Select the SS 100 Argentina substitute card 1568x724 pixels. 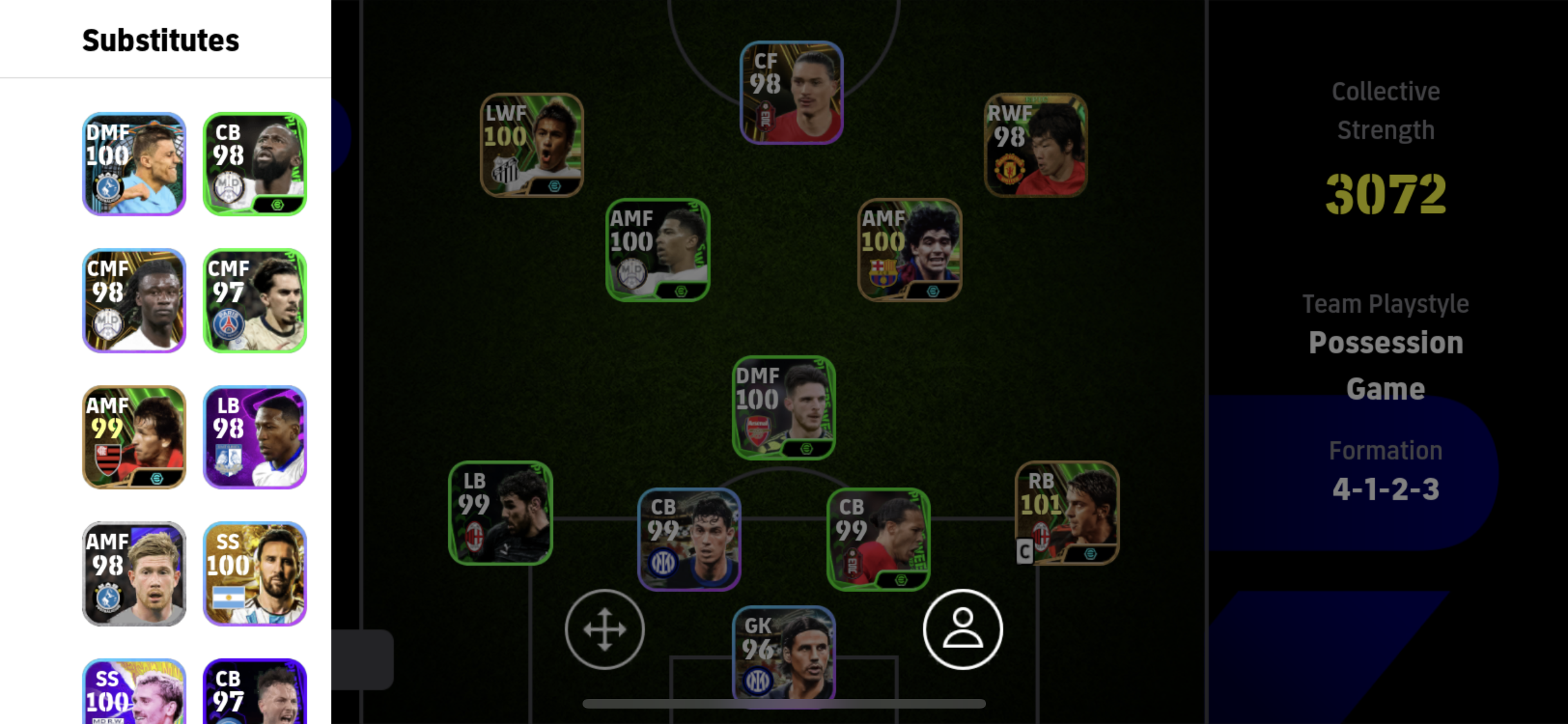(255, 573)
